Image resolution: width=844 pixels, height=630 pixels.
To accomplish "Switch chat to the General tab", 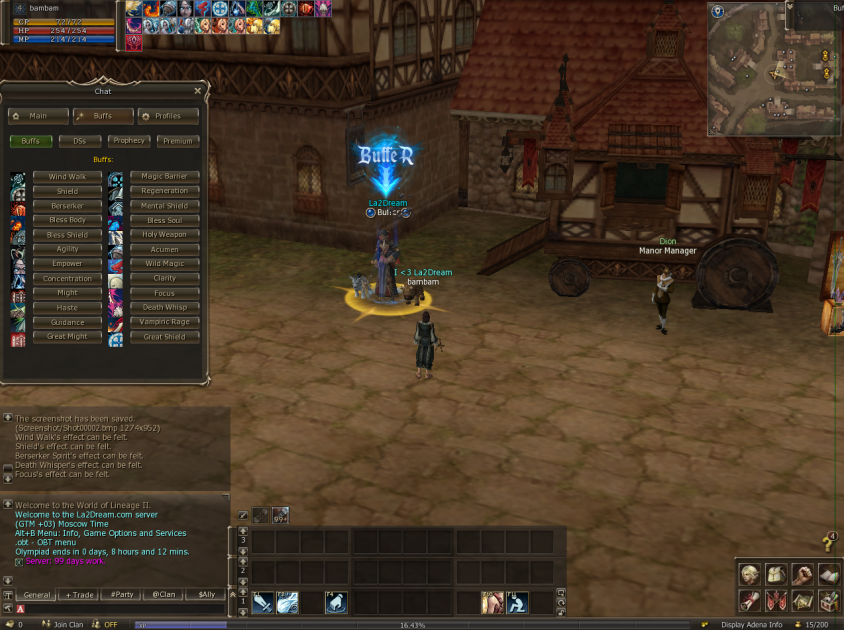I will coord(37,594).
